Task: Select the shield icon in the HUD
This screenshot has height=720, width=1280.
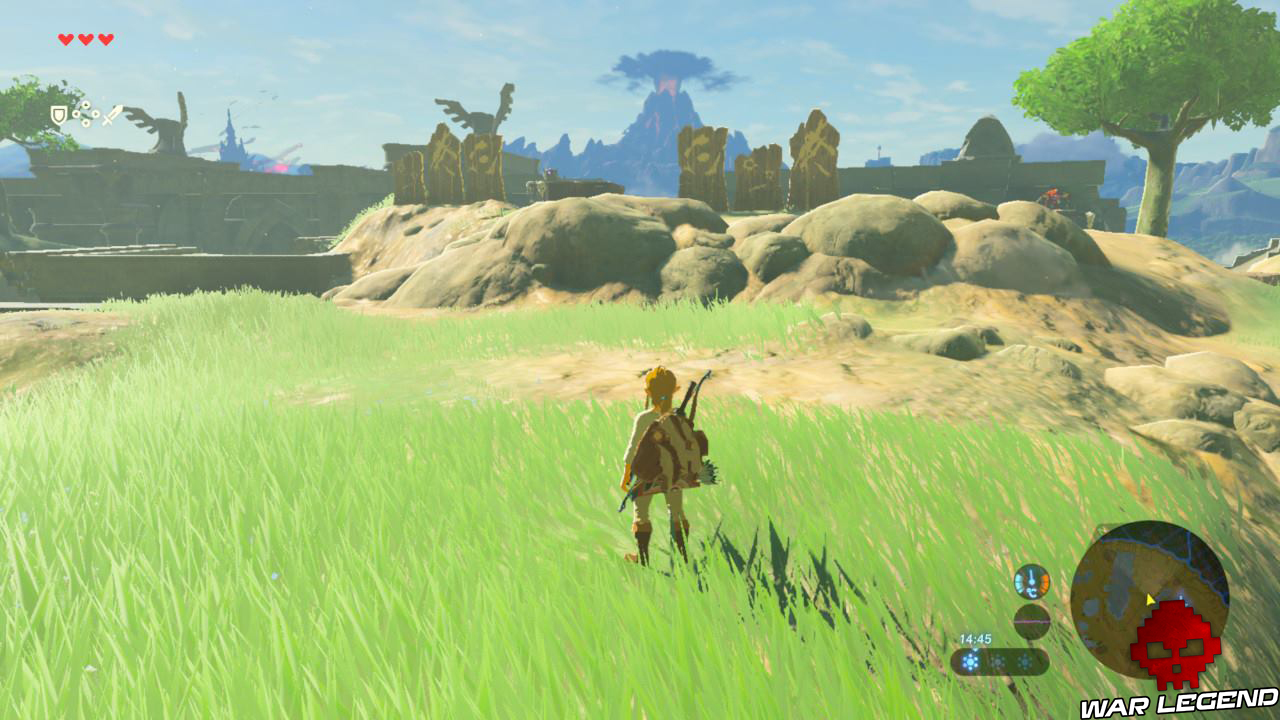Action: 59,115
